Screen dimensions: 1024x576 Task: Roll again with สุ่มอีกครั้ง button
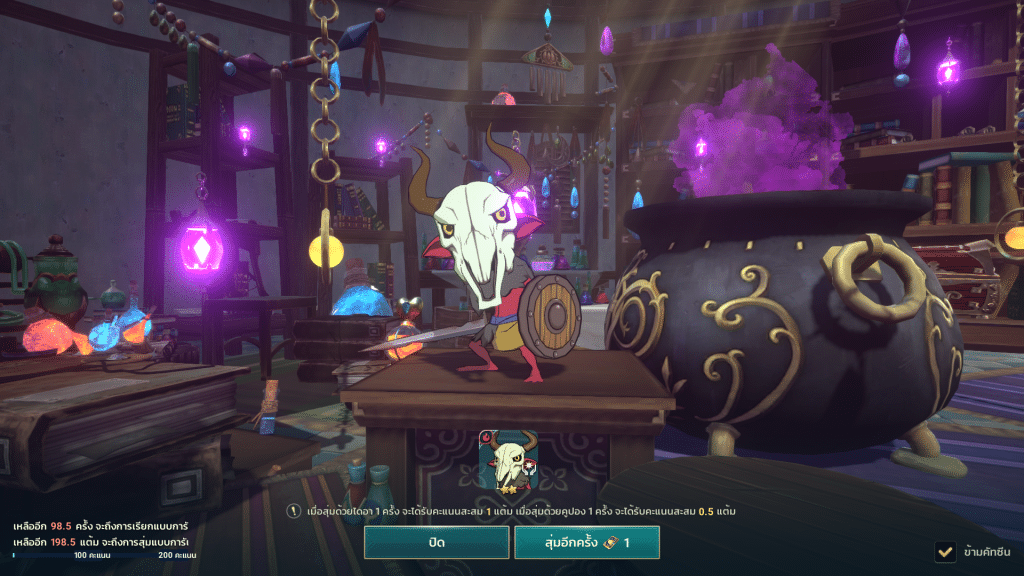tap(587, 543)
